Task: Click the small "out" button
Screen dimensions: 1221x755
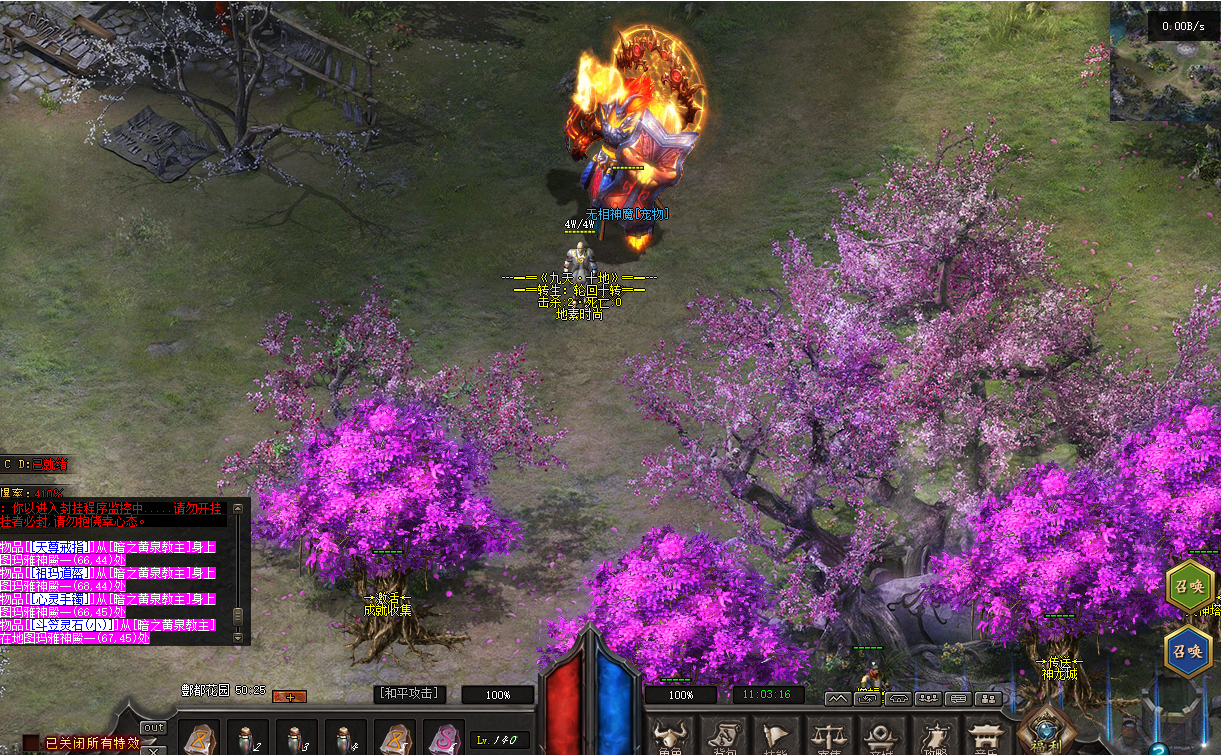Action: click(153, 727)
